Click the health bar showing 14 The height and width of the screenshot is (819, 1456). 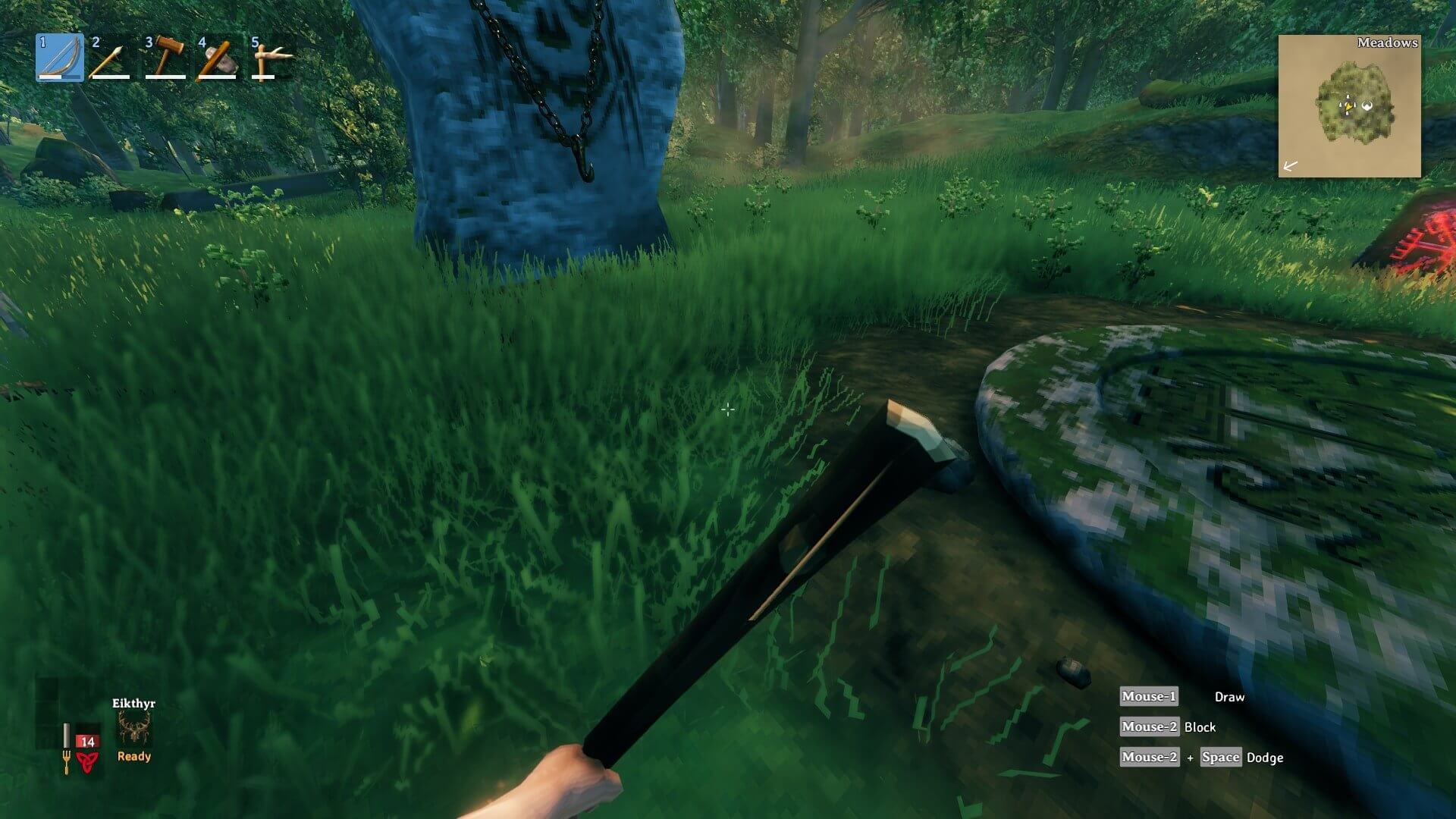point(87,742)
